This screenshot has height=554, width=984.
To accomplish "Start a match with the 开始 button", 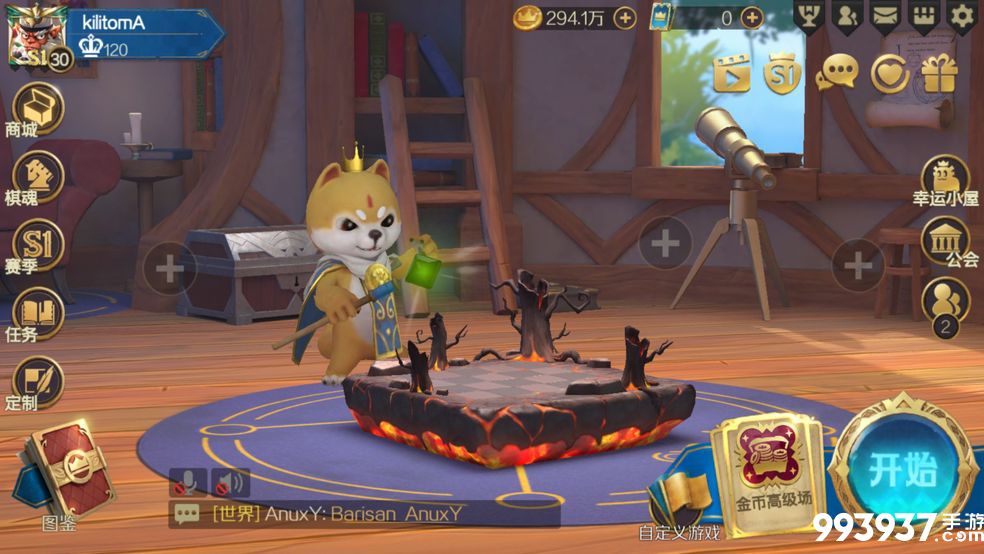I will 902,470.
